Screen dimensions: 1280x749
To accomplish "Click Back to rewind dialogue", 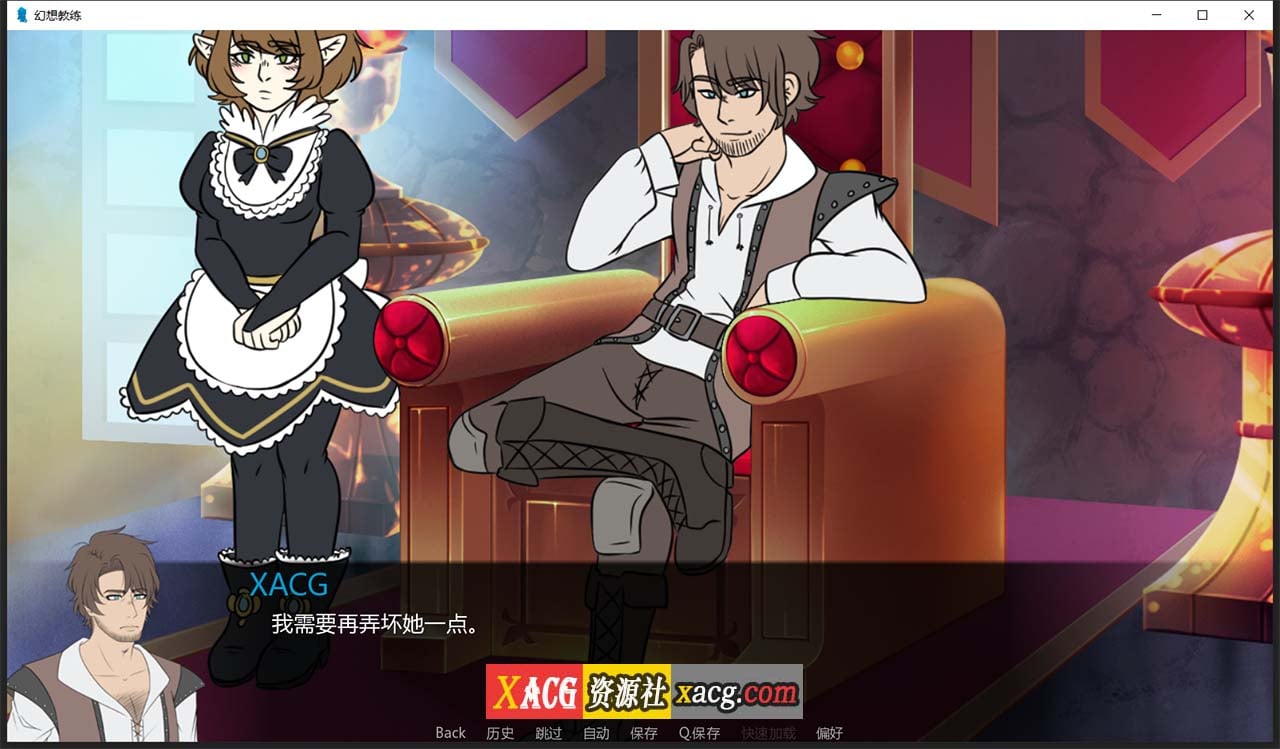I will 449,733.
